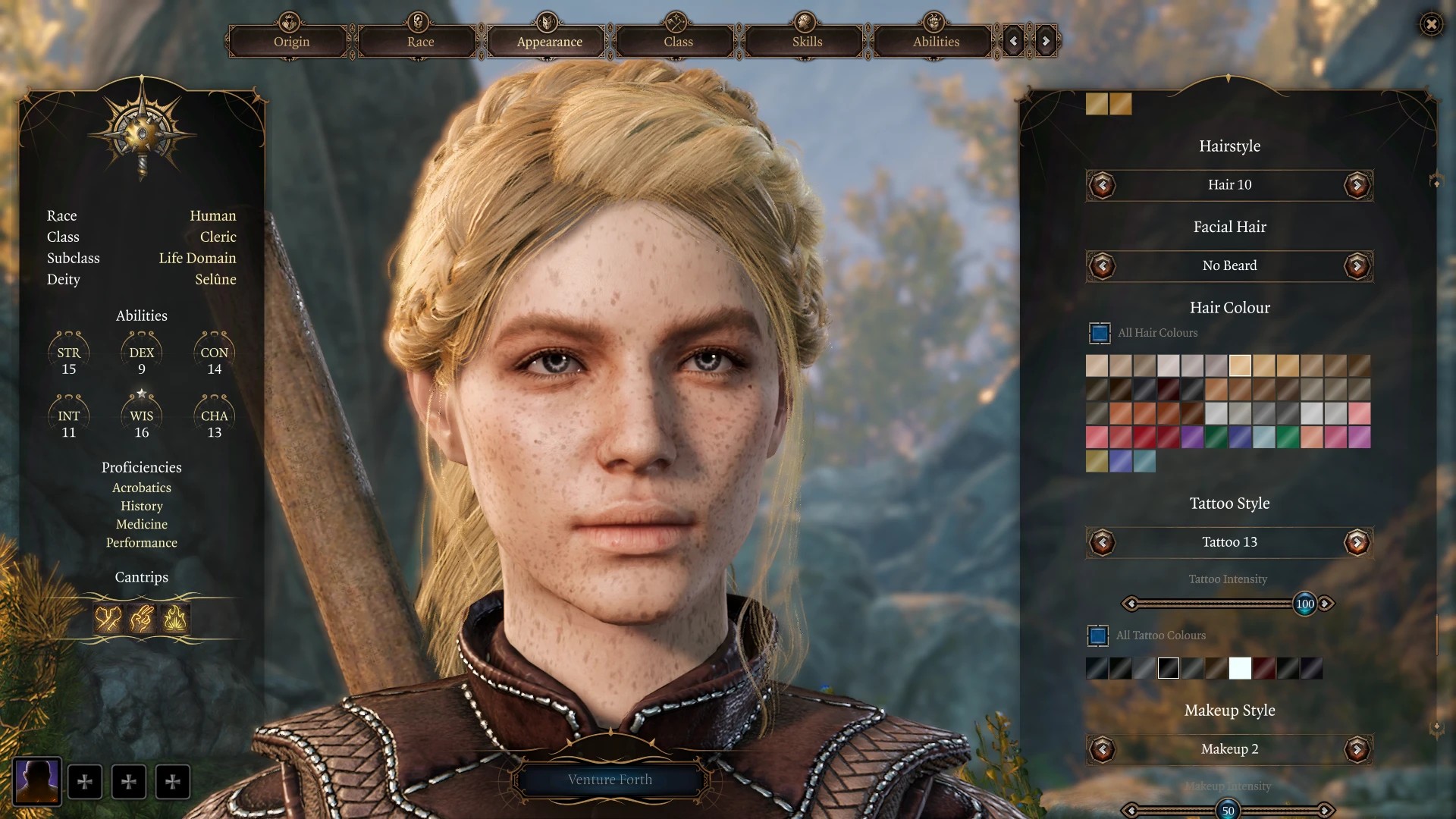Switch to the Origin tab

[x=291, y=42]
